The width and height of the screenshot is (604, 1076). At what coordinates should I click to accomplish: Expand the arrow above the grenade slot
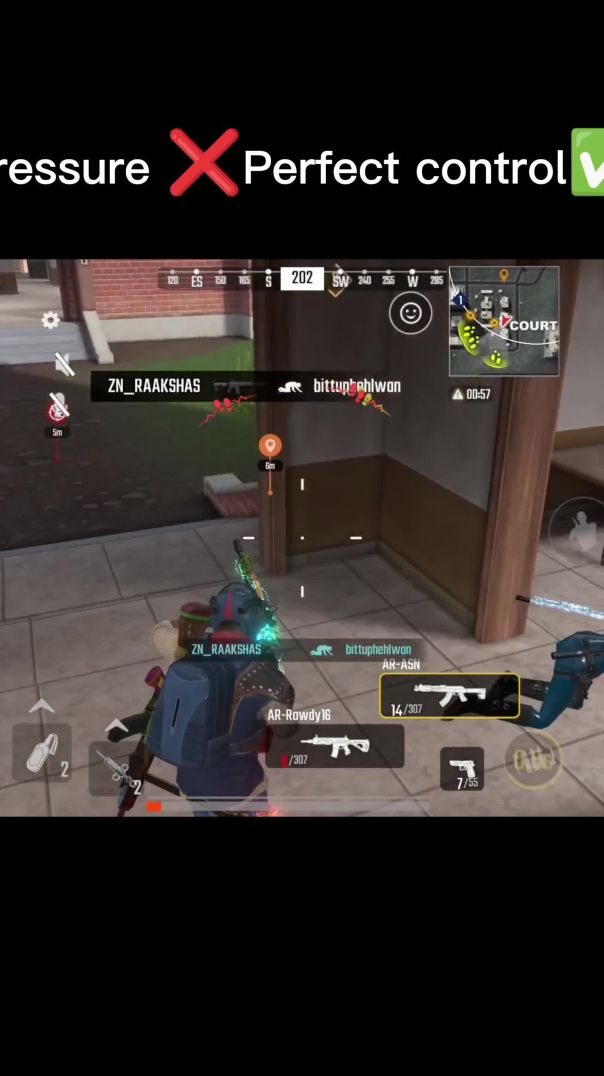tap(41, 707)
